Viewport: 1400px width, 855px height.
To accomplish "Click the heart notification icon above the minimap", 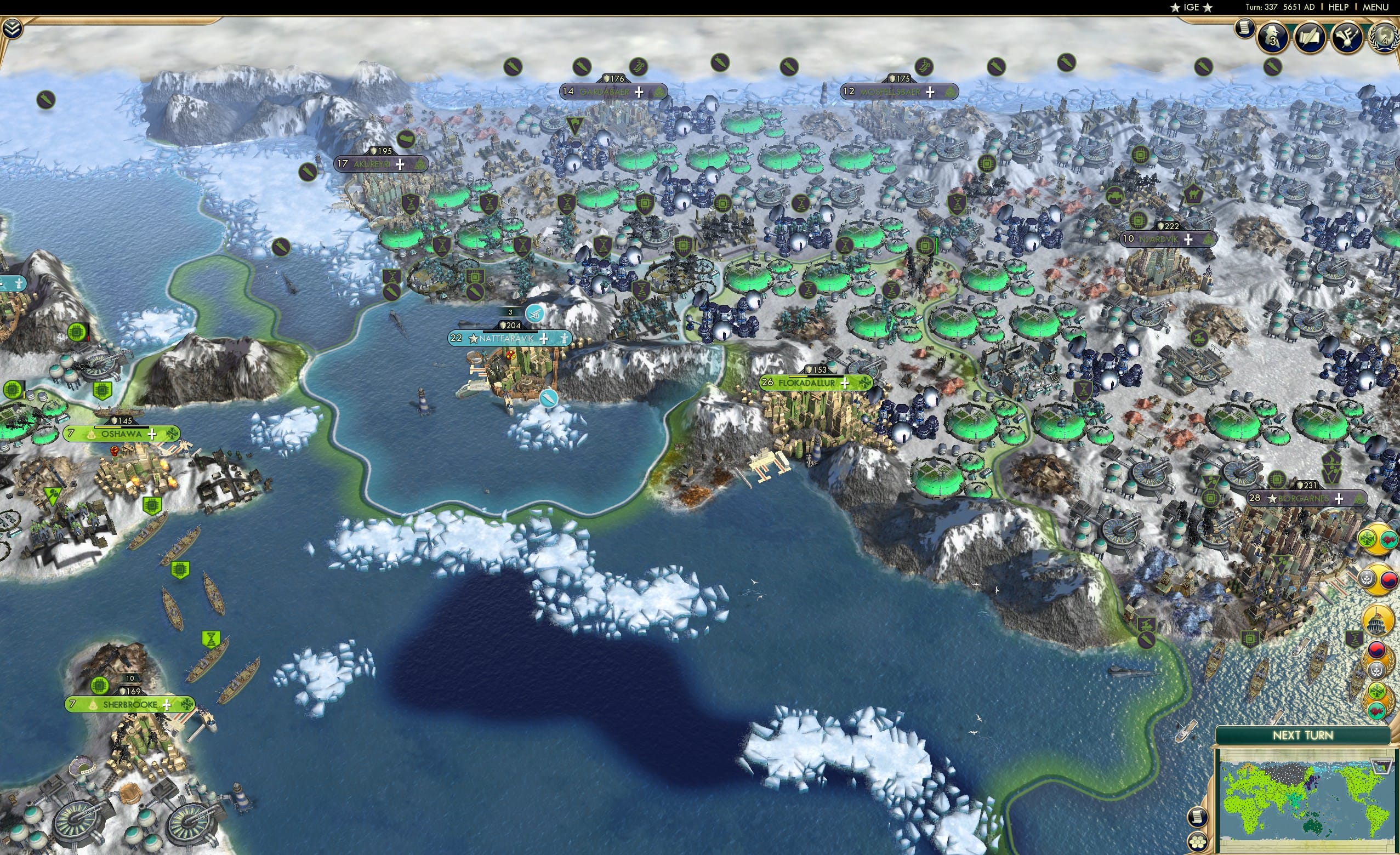I will (x=1377, y=710).
